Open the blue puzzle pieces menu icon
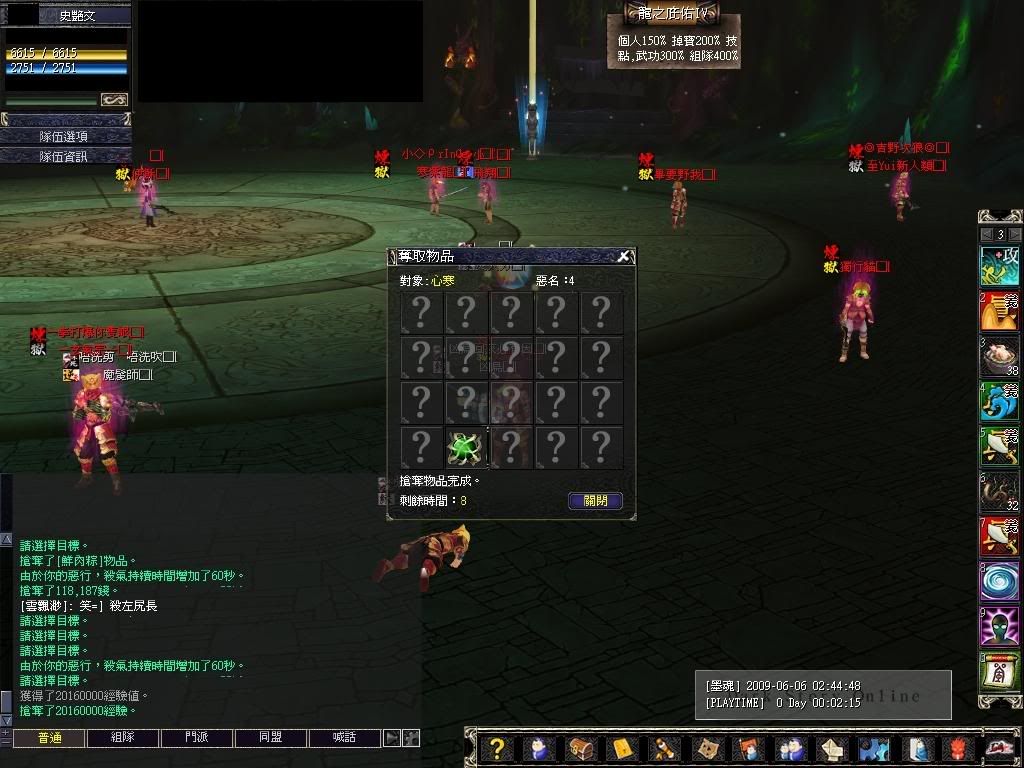The image size is (1024, 768). 874,748
